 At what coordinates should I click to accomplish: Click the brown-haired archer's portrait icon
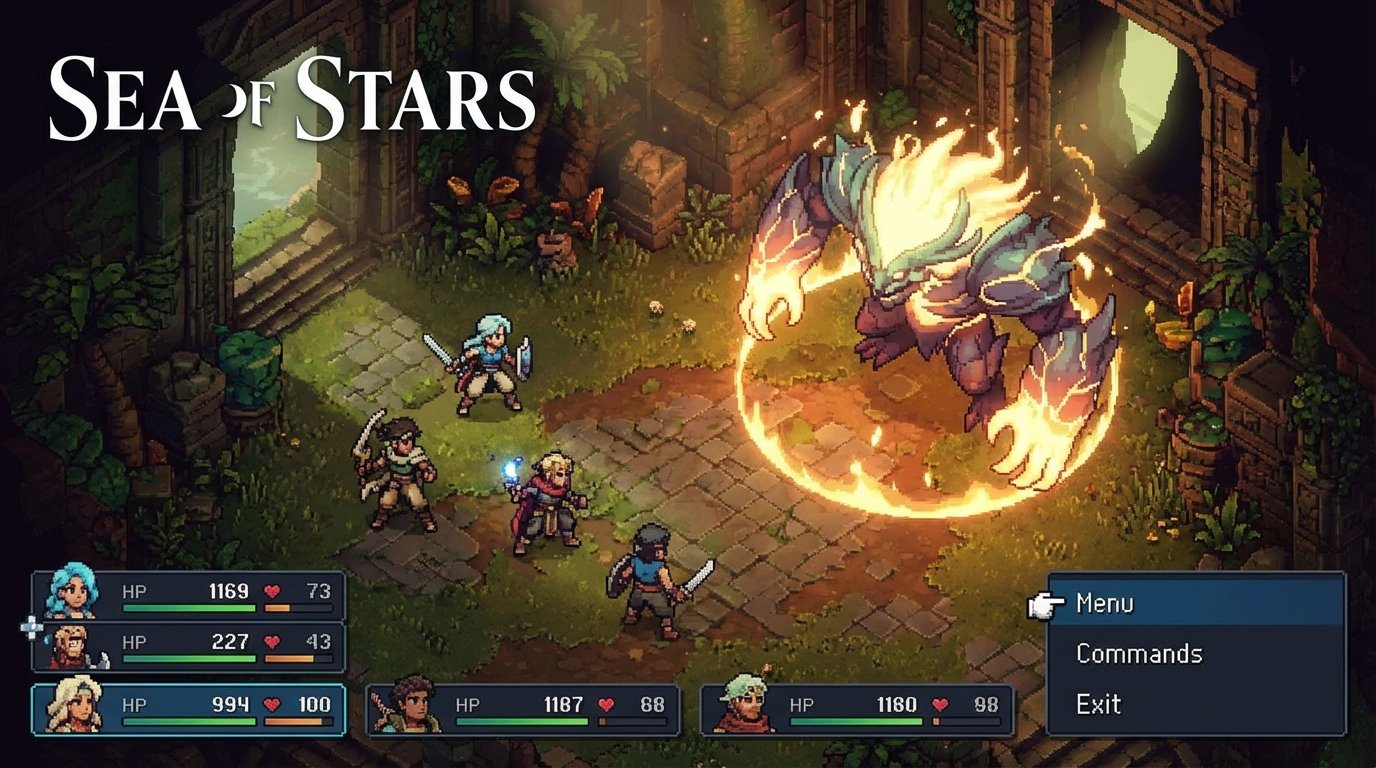coord(408,705)
